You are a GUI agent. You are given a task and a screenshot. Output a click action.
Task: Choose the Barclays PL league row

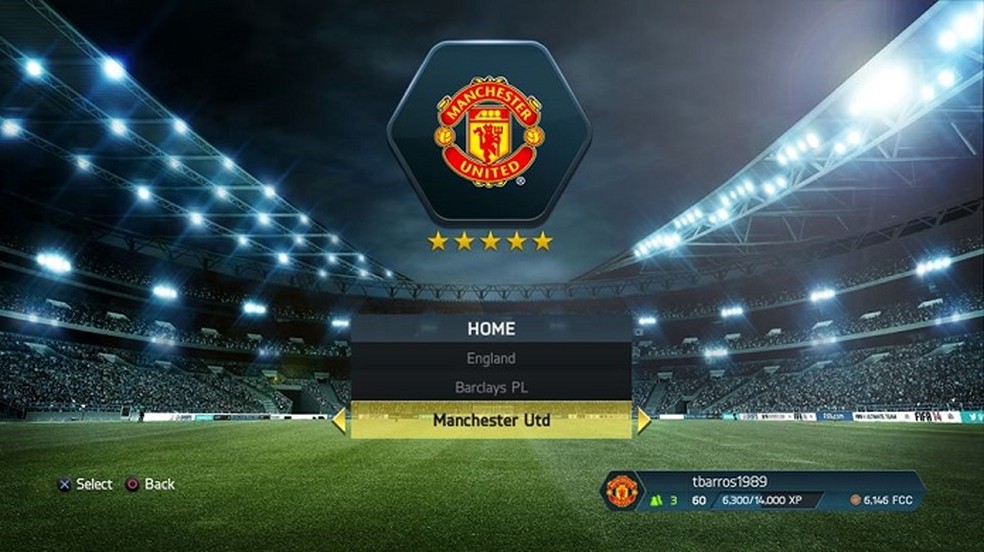pos(491,387)
